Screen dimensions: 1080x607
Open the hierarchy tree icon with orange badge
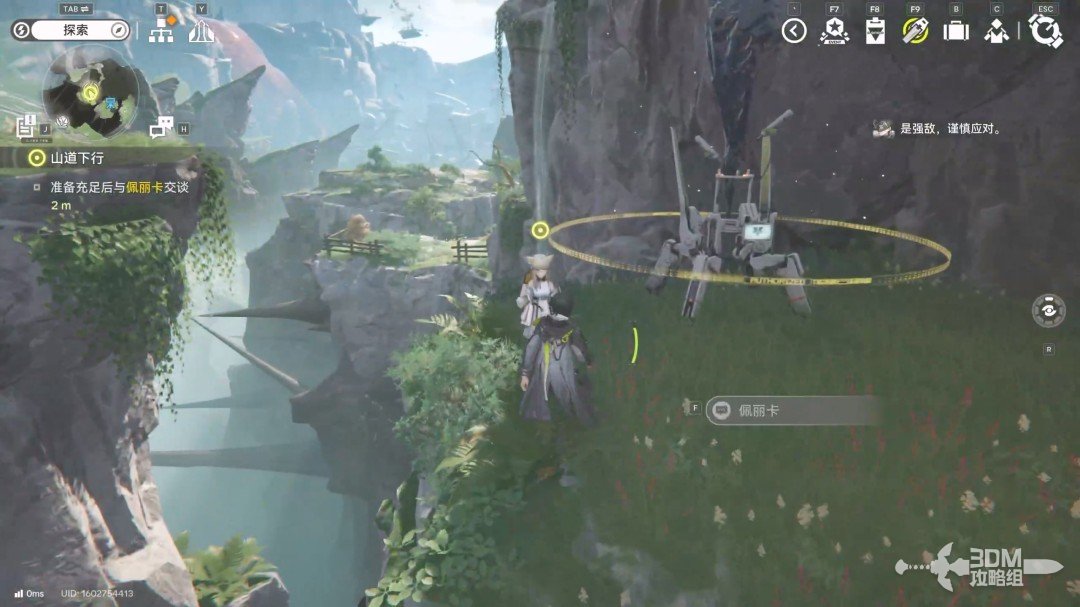click(161, 30)
